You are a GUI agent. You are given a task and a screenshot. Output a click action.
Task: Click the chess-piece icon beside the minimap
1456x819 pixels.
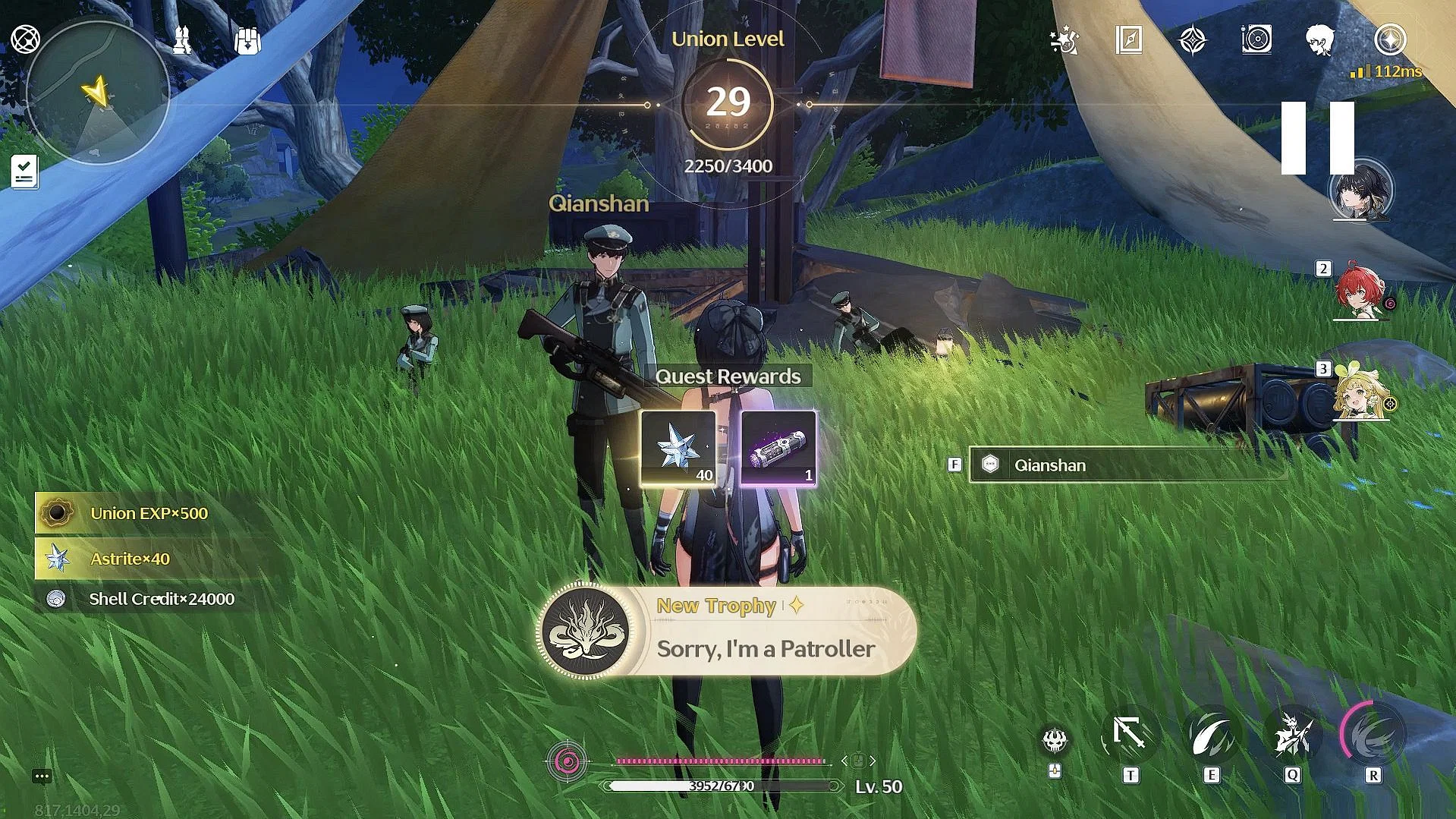(x=182, y=41)
